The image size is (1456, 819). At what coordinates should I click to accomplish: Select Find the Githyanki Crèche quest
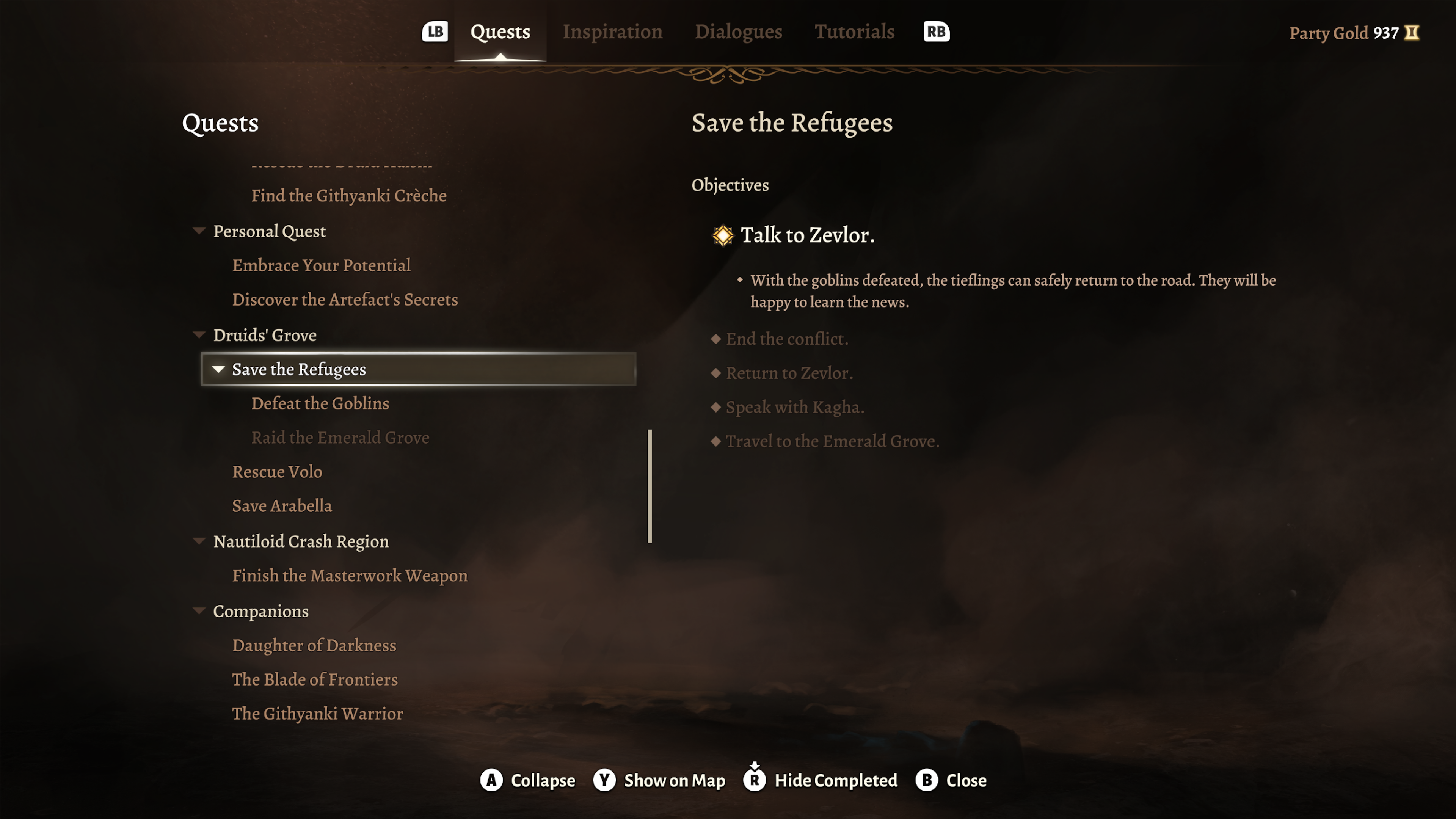(x=349, y=196)
